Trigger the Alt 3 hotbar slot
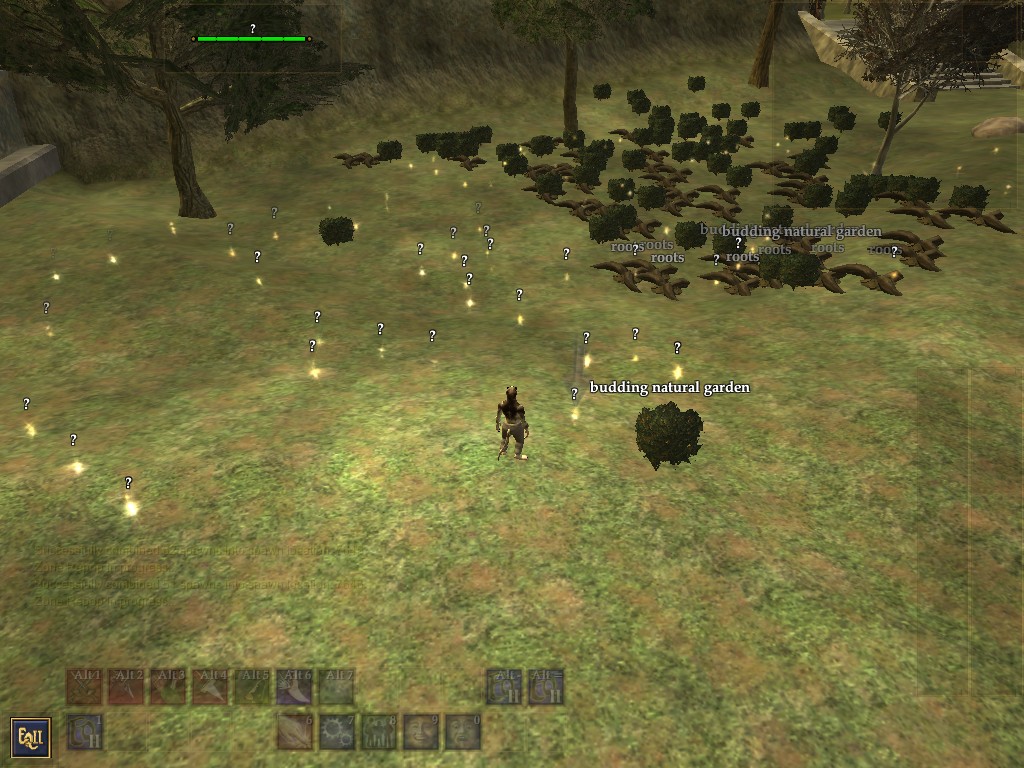Image resolution: width=1024 pixels, height=768 pixels. (x=168, y=687)
